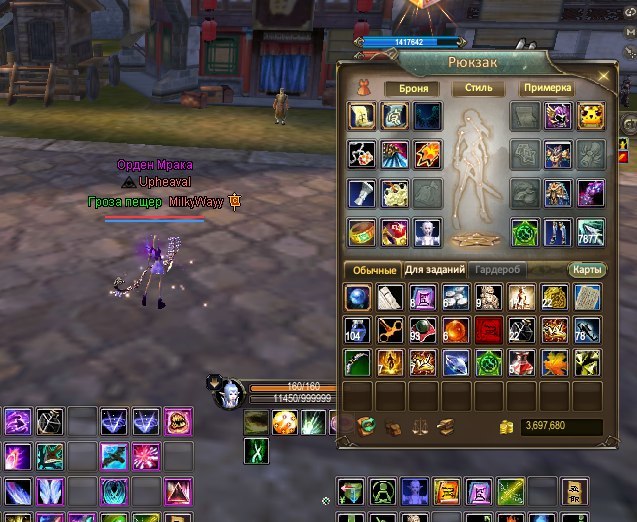This screenshot has width=637, height=522.
Task: Select the Примерка tab
Action: pyautogui.click(x=545, y=88)
